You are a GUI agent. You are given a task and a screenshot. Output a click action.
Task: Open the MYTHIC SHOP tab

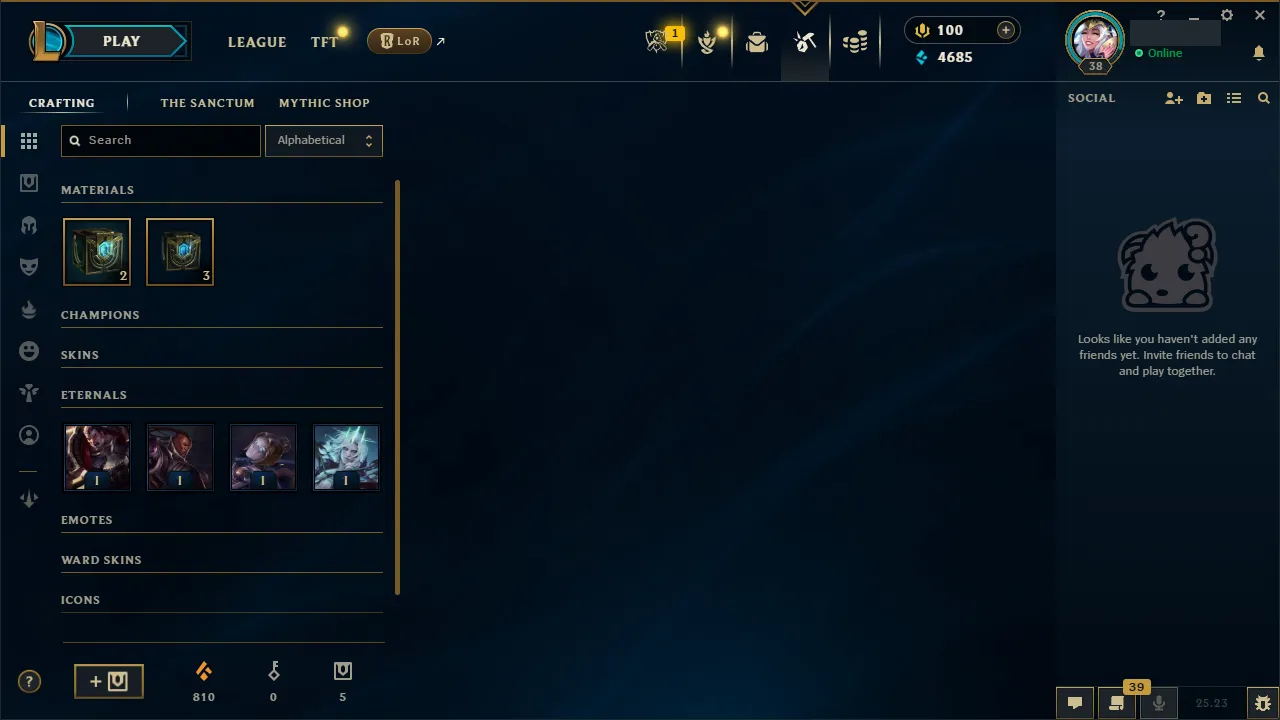(x=324, y=102)
